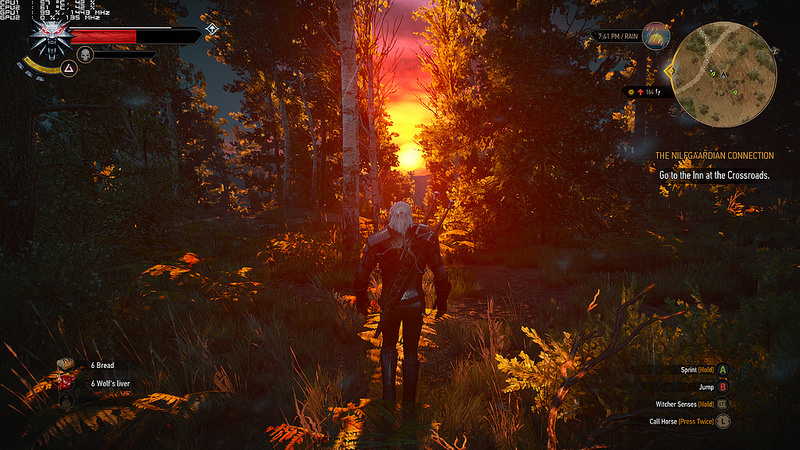
Task: Click the skull toxicity icon
Action: (85, 53)
